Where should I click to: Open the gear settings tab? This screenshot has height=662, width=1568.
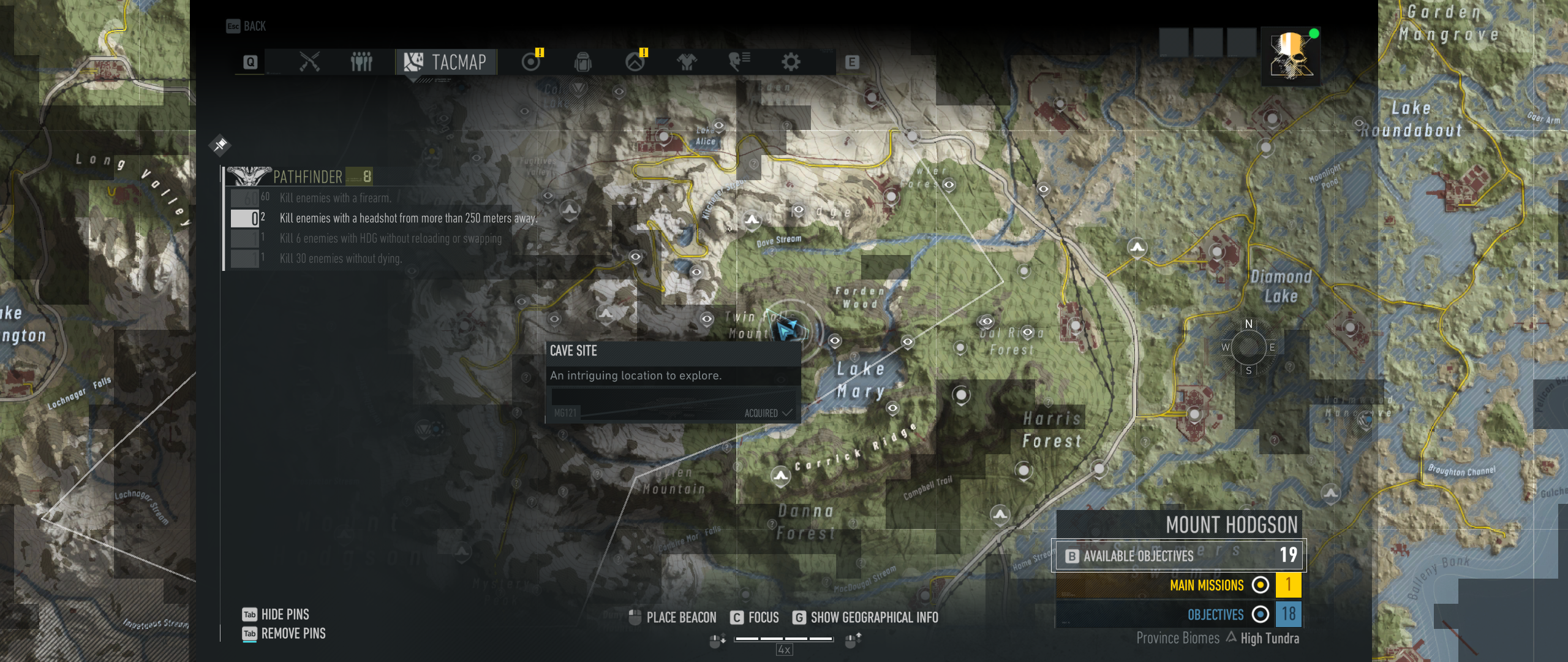(x=791, y=62)
